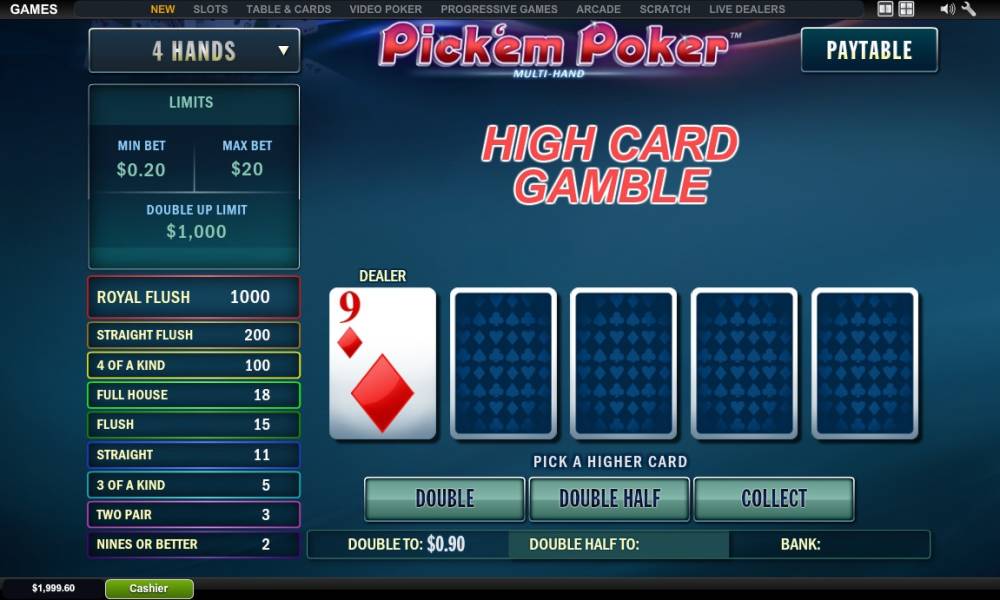1000x600 pixels.
Task: Open the wrench settings icon
Action: 968,9
